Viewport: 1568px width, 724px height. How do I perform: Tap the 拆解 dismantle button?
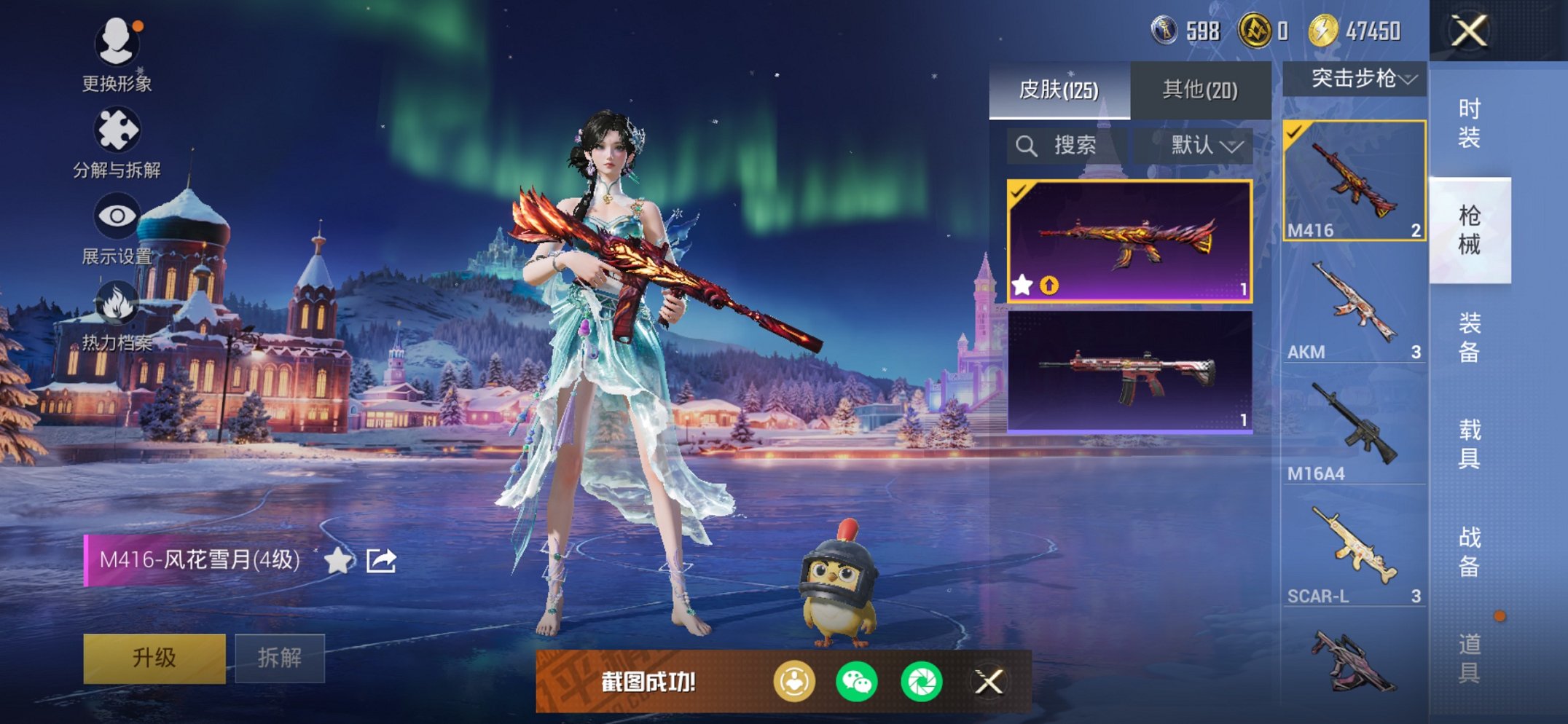[280, 658]
